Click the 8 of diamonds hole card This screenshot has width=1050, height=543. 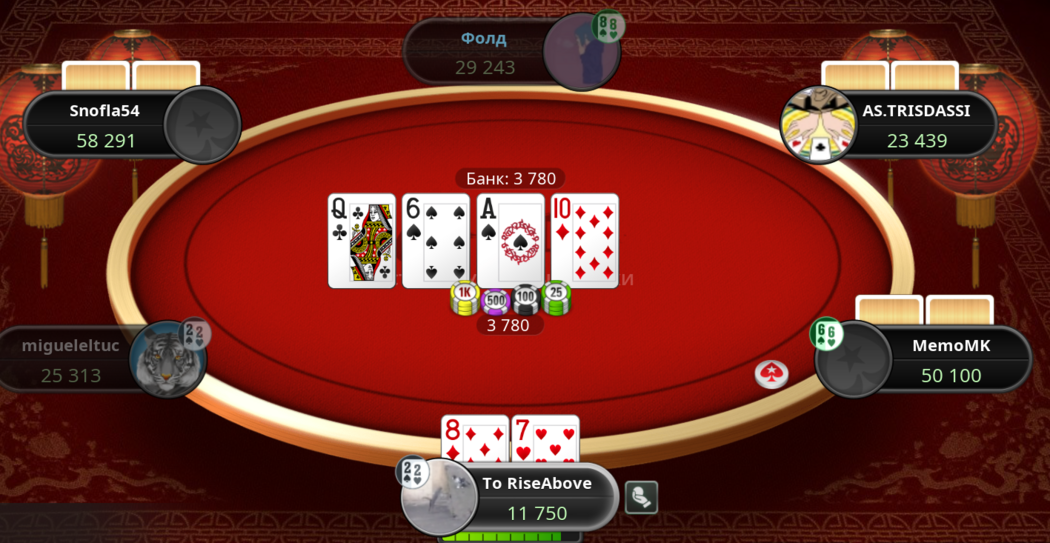pyautogui.click(x=474, y=440)
